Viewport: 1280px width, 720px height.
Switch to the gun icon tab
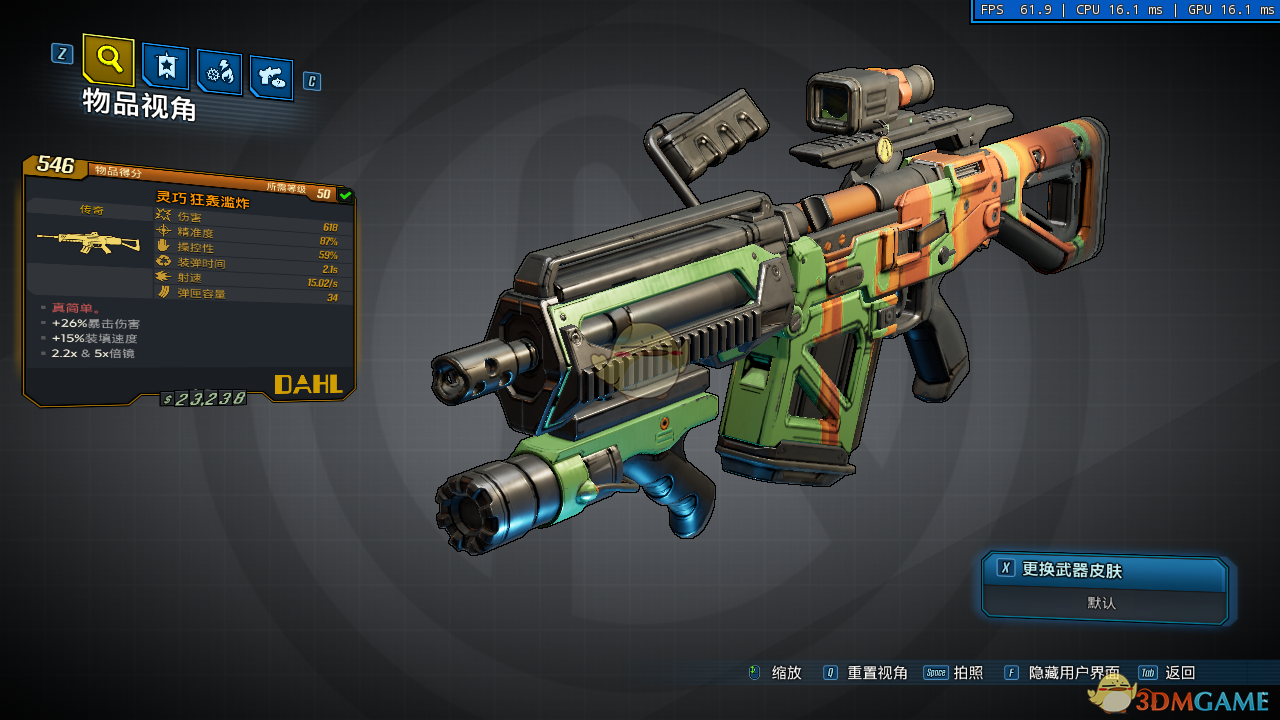(x=271, y=76)
